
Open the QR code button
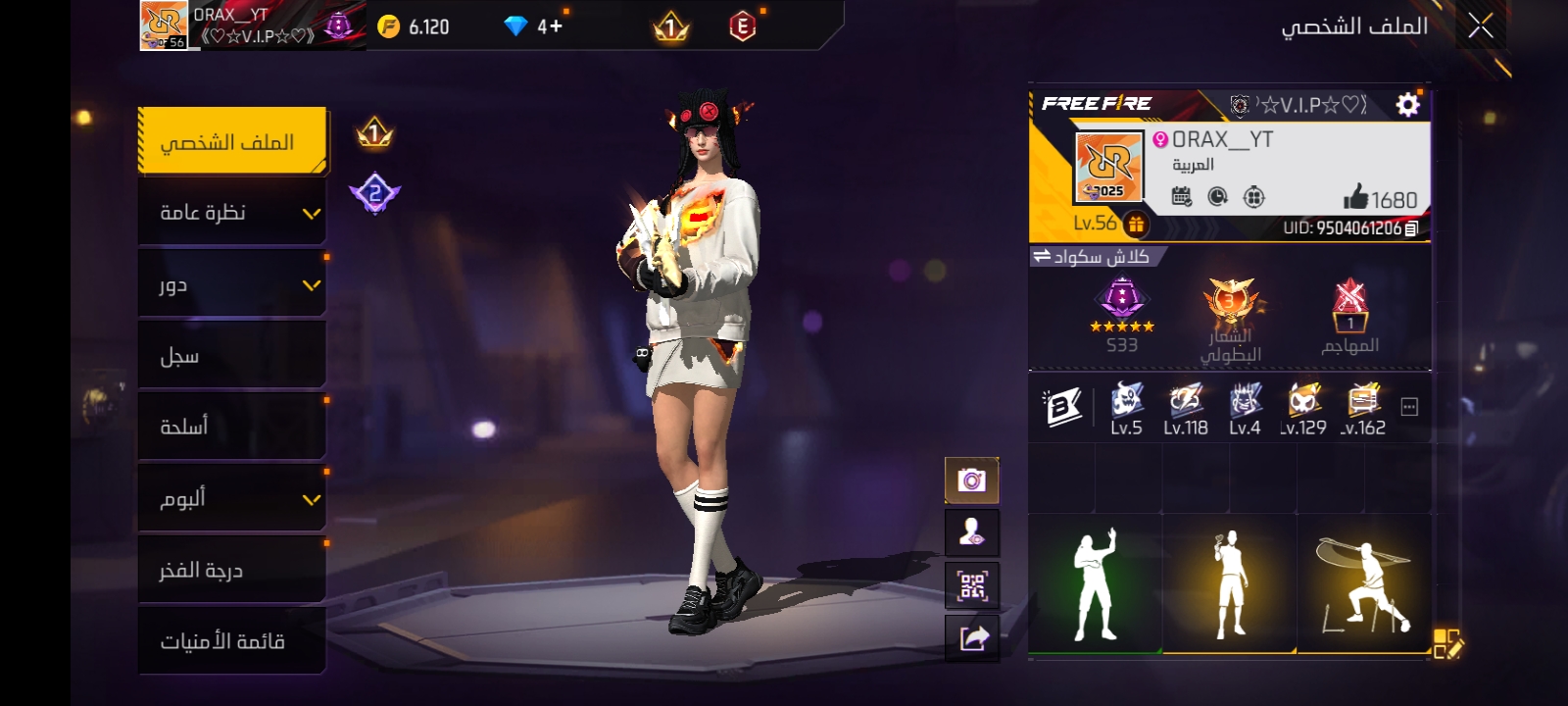971,585
